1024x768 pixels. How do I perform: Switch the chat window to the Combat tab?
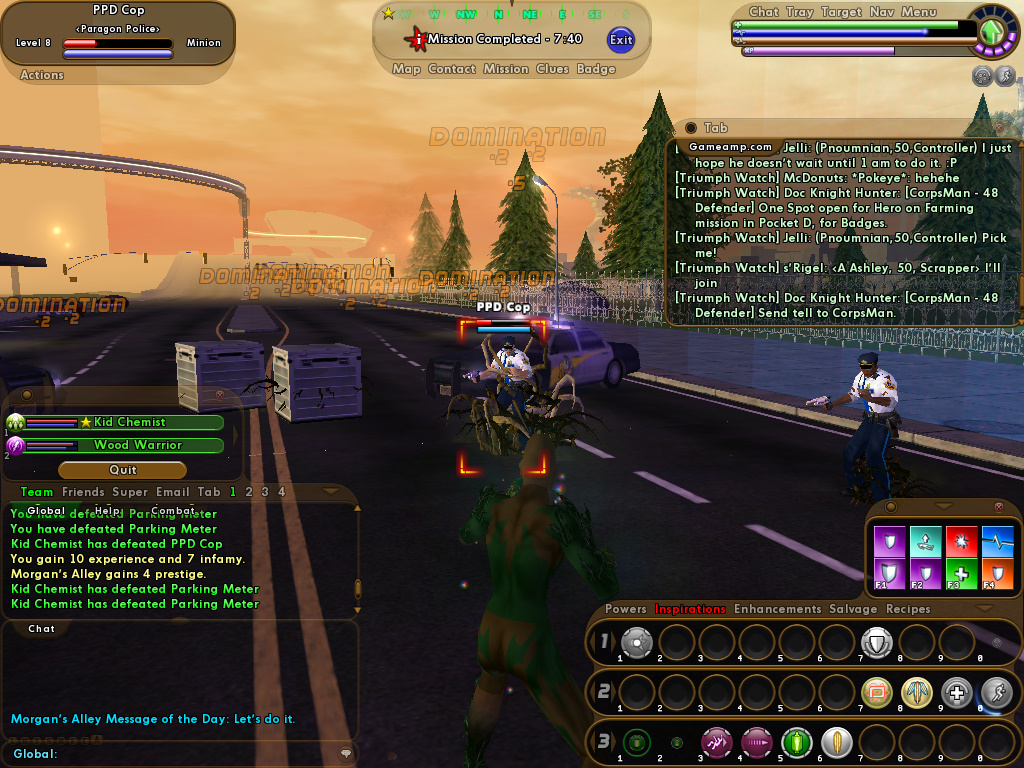(x=173, y=510)
